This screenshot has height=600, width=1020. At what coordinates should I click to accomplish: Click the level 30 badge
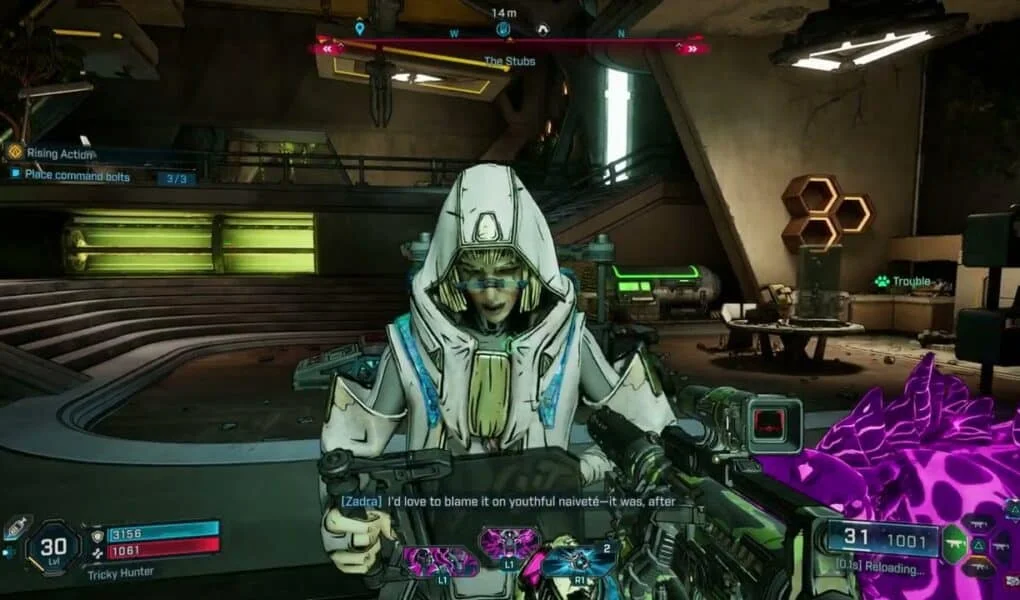[50, 546]
